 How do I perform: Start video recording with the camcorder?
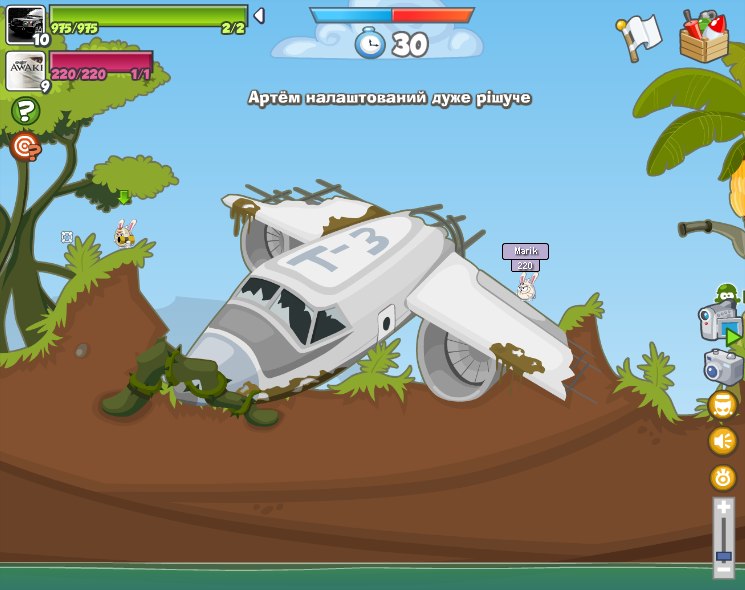click(x=718, y=323)
